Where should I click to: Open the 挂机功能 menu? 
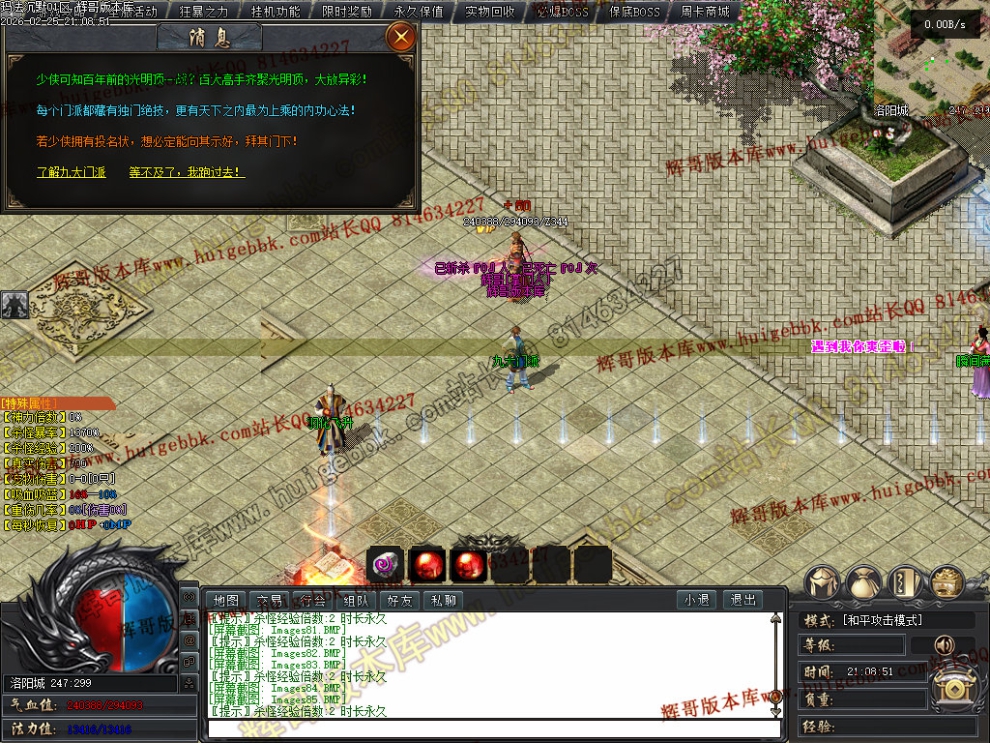point(275,12)
